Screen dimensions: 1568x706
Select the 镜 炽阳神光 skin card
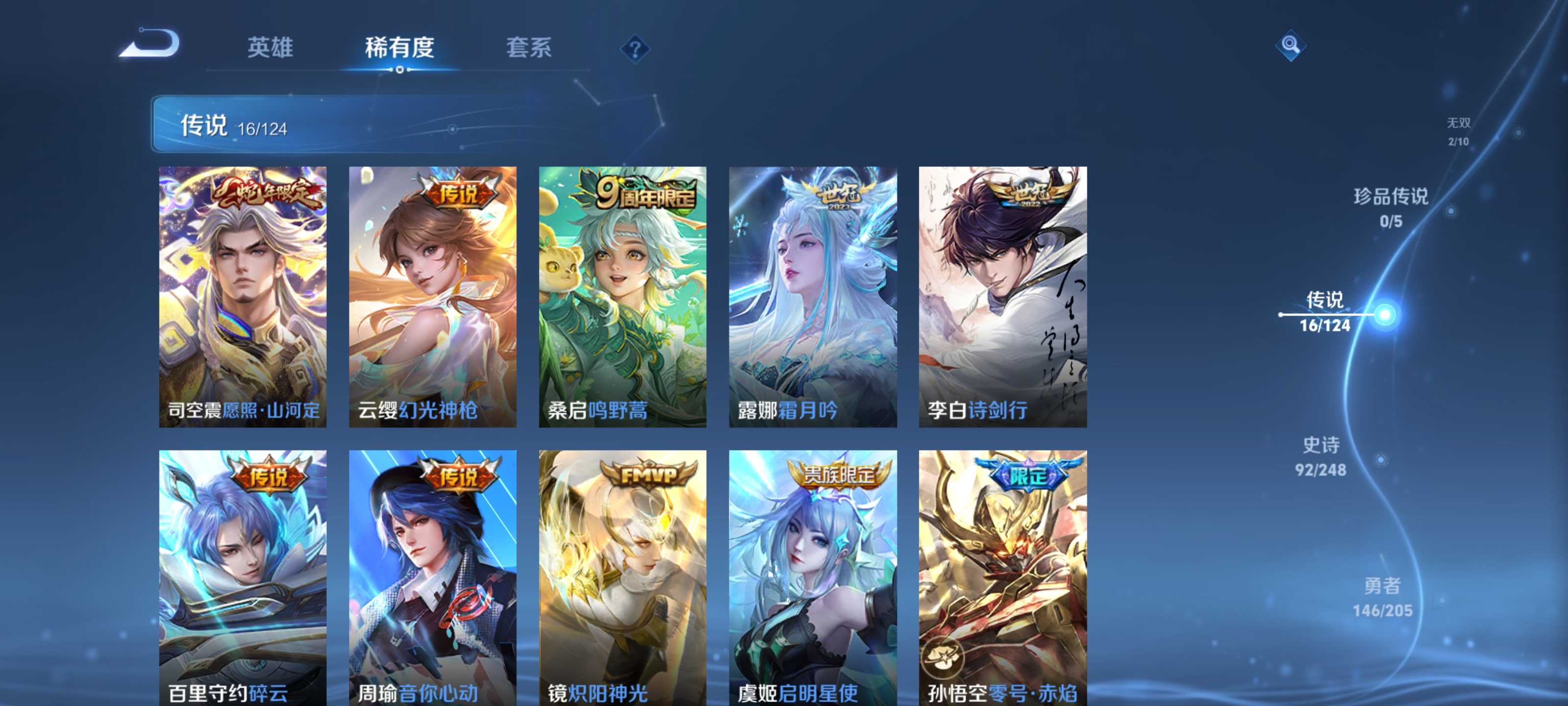pos(623,578)
